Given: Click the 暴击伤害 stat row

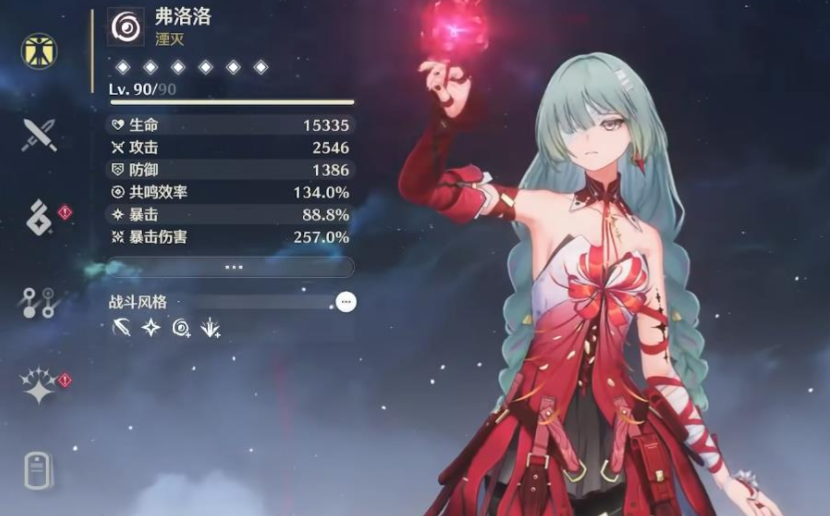Looking at the screenshot, I should 230,237.
